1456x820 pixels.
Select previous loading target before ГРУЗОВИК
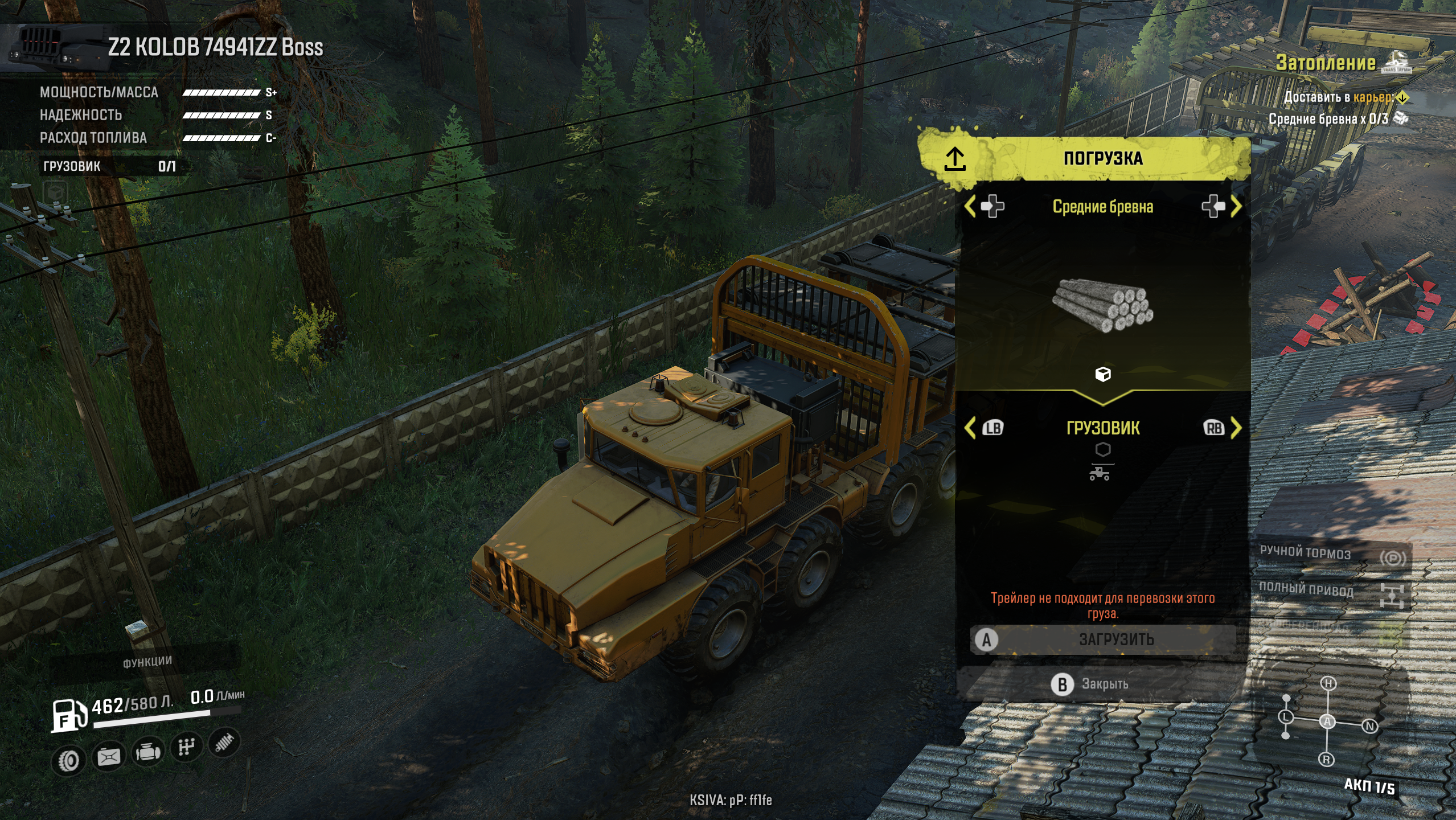tap(970, 428)
